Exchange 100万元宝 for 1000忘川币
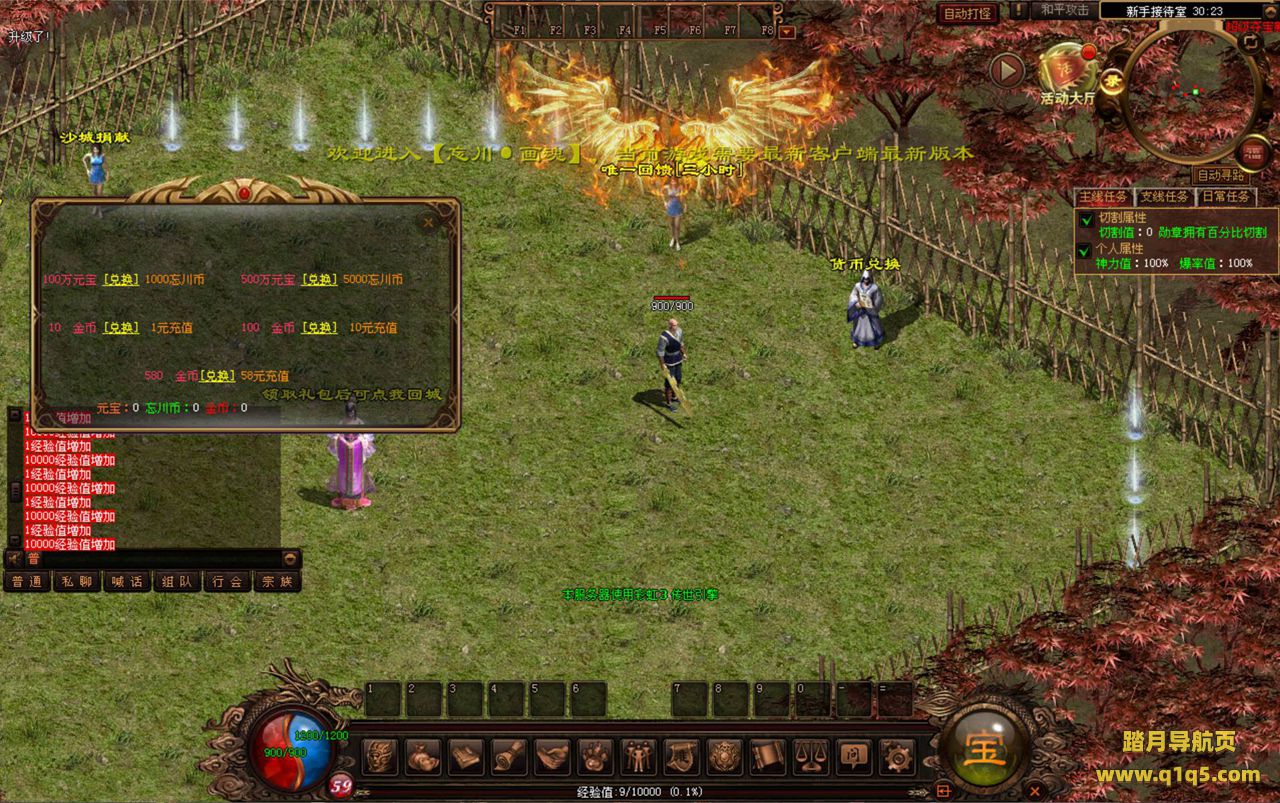 point(121,280)
